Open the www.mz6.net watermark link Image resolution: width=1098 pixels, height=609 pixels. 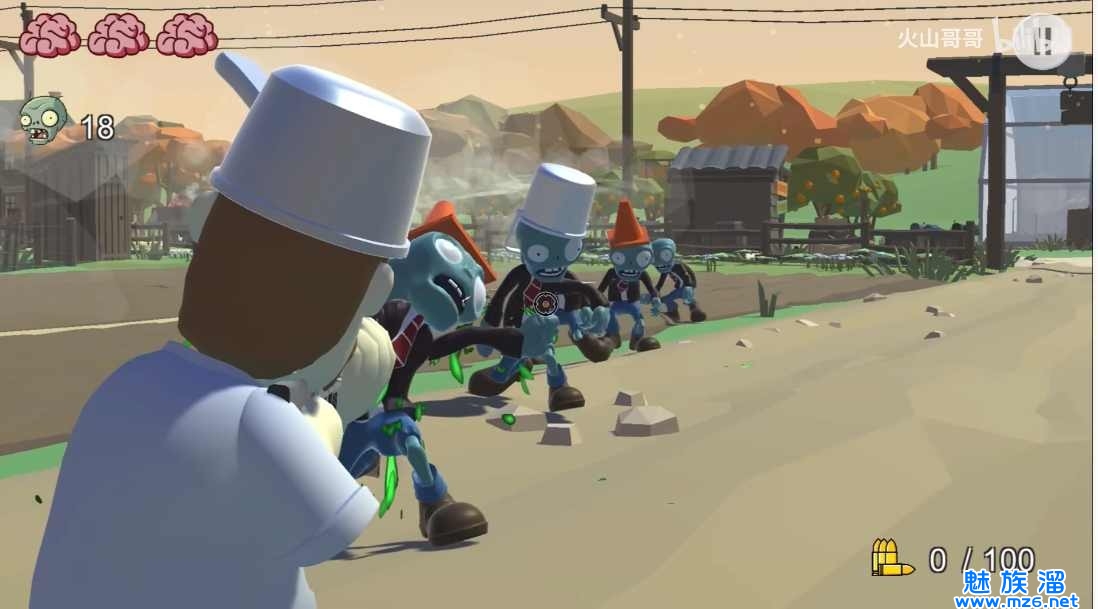click(1016, 600)
